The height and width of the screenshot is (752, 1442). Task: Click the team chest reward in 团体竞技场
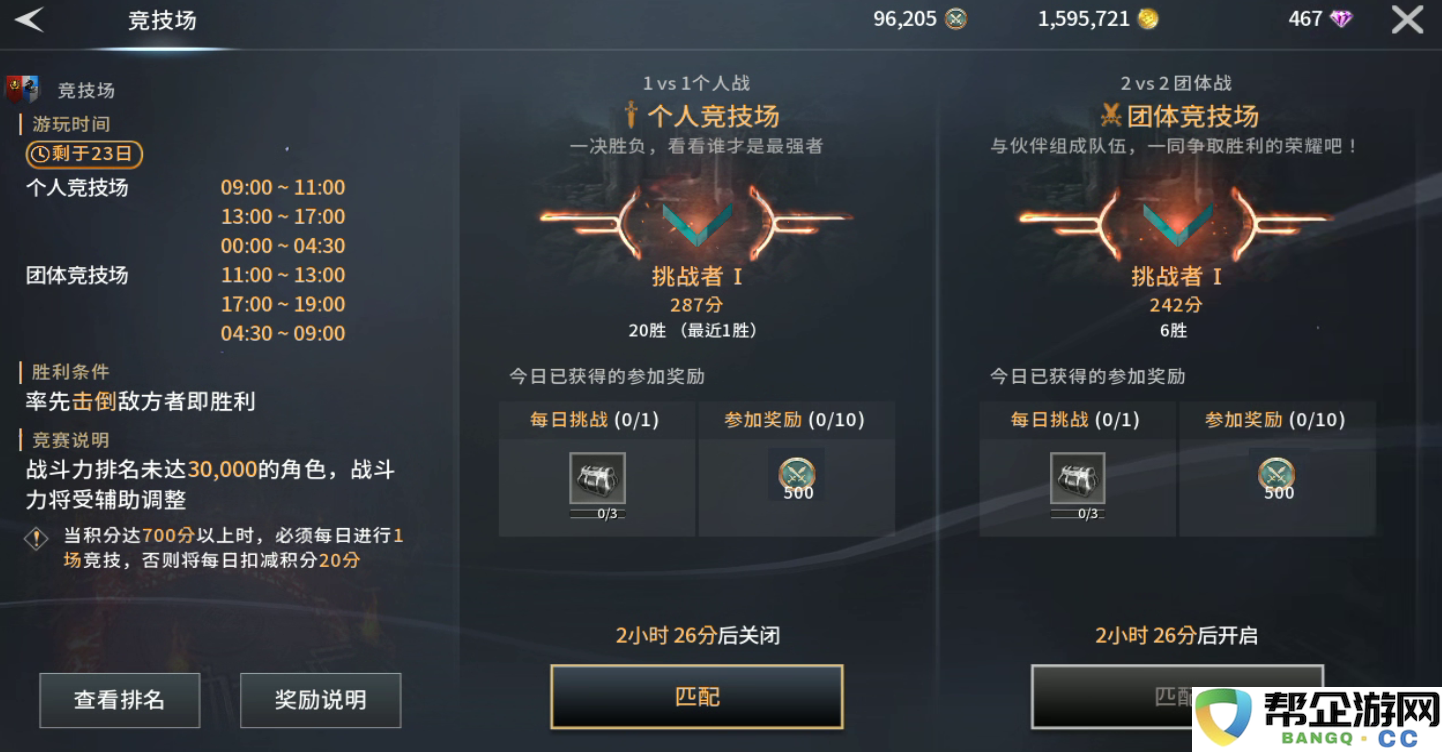coord(1078,475)
